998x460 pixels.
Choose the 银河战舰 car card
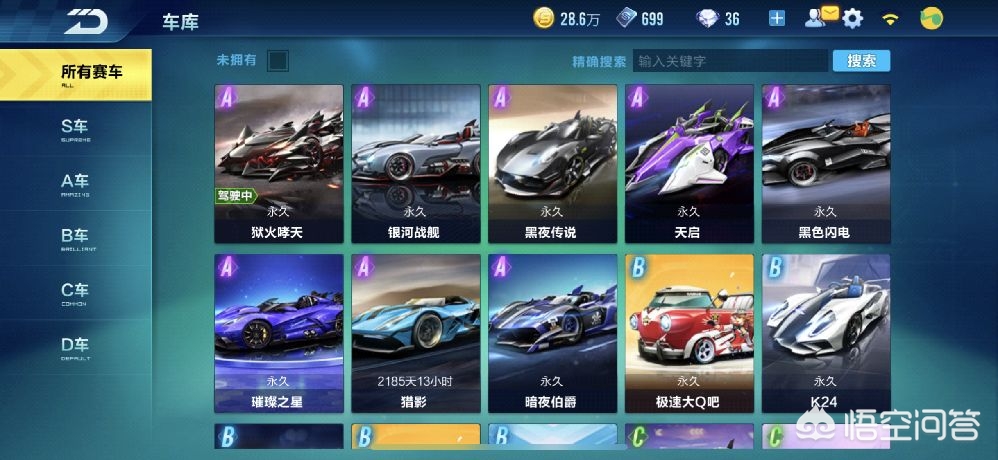pos(415,164)
